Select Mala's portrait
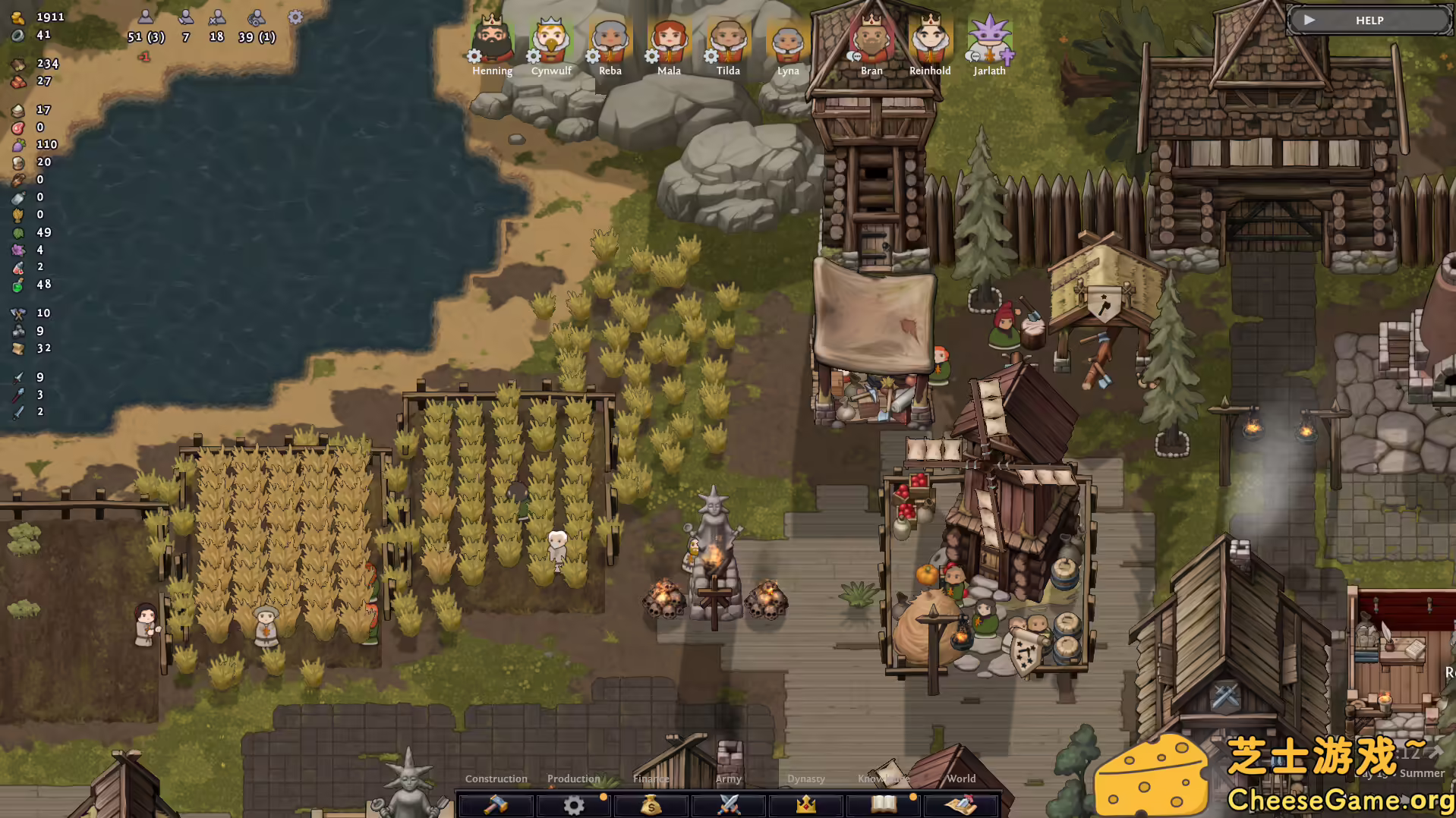The image size is (1456, 818). pyautogui.click(x=669, y=41)
